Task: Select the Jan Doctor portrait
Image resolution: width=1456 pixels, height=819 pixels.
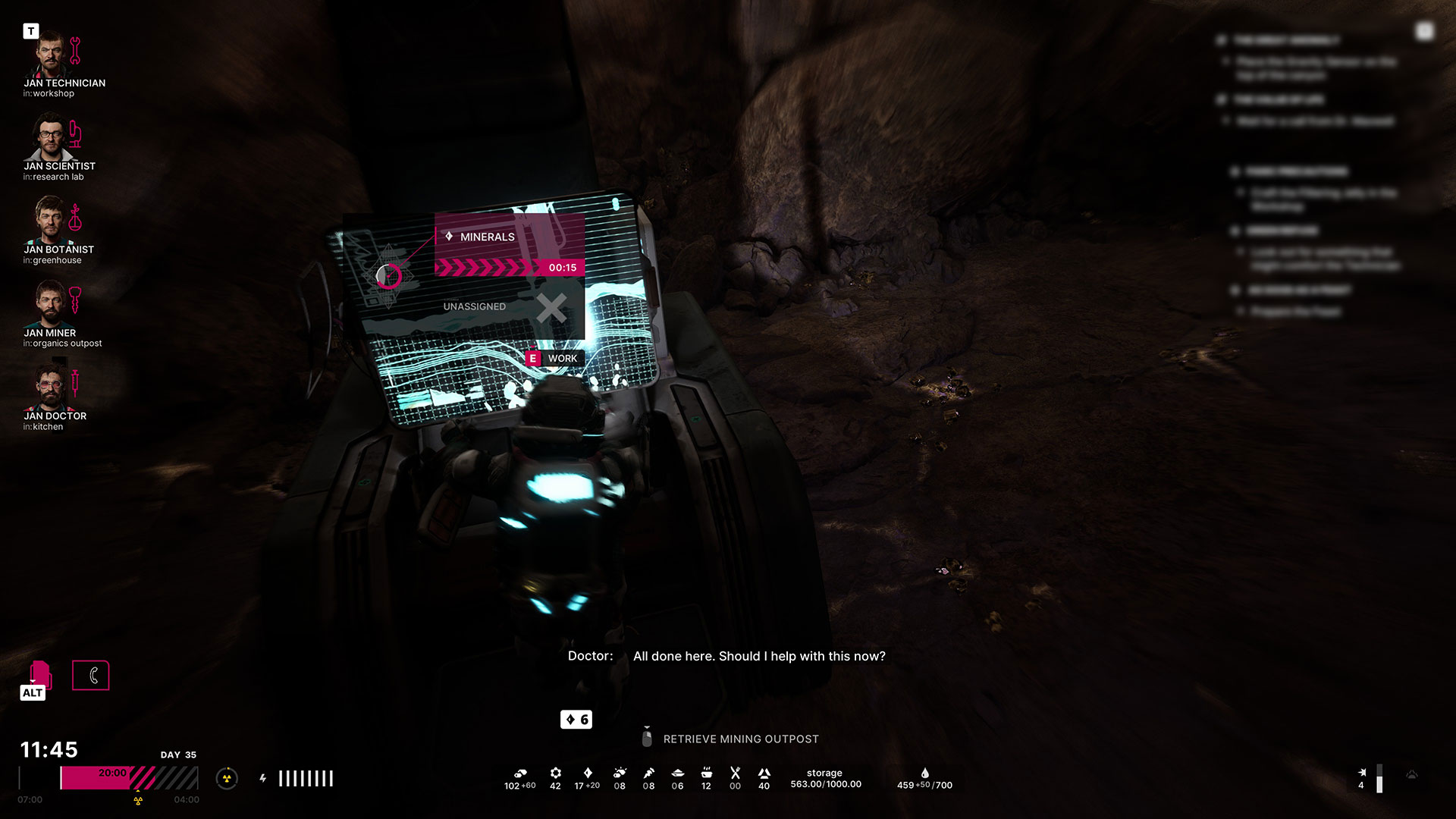Action: point(50,387)
